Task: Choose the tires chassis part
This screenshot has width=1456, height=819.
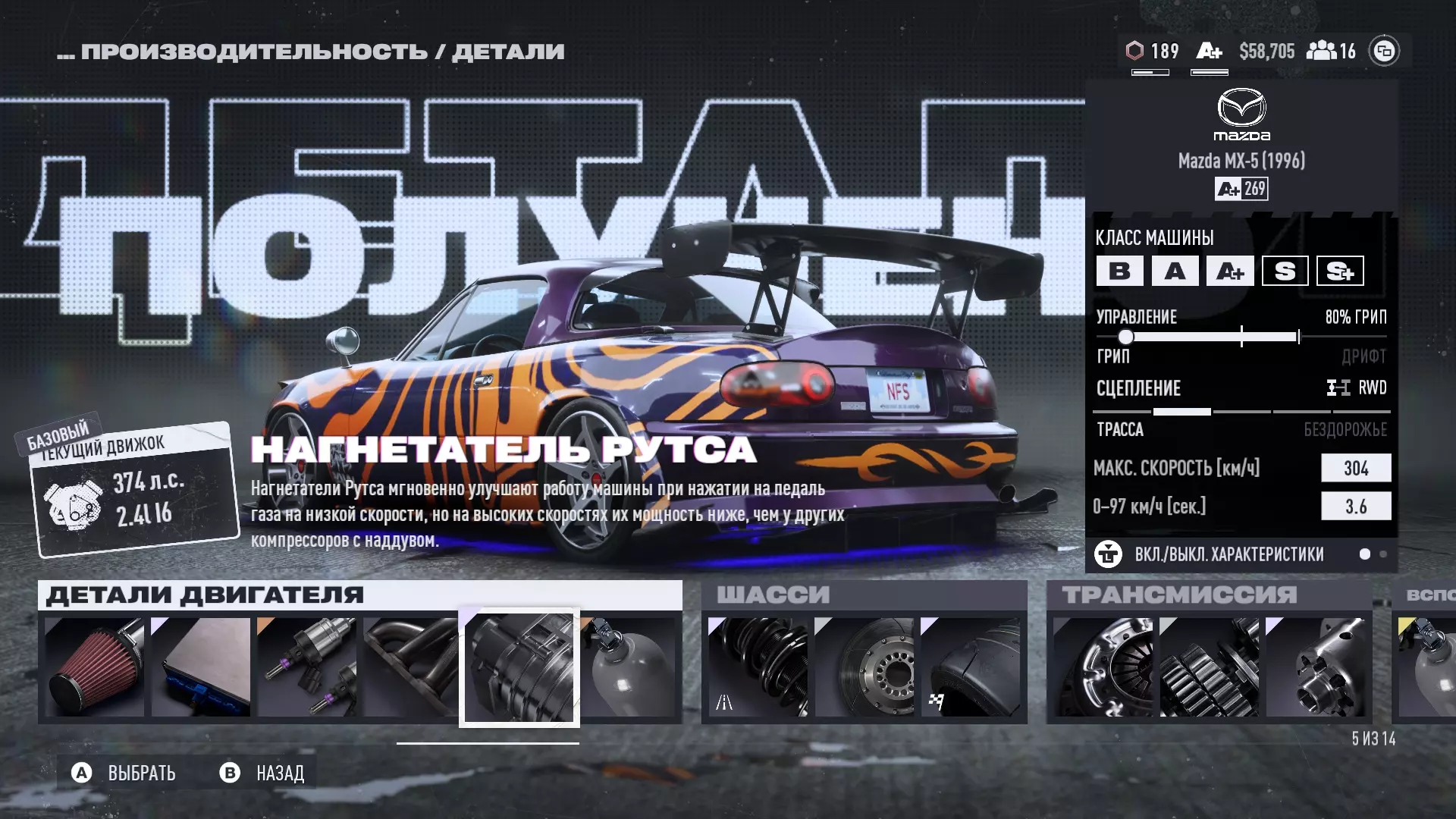Action: [x=971, y=667]
